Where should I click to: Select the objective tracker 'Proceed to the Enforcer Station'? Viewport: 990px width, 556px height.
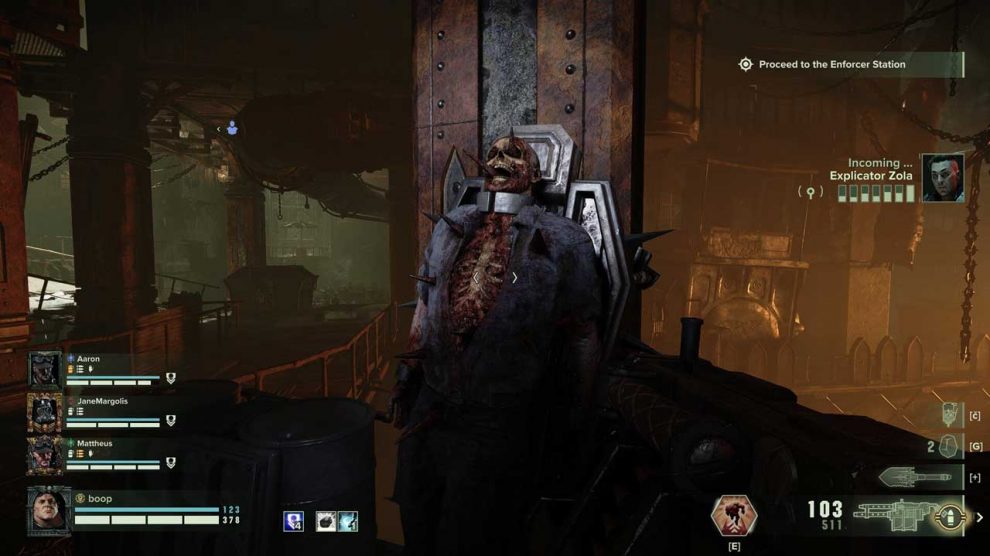[x=831, y=64]
